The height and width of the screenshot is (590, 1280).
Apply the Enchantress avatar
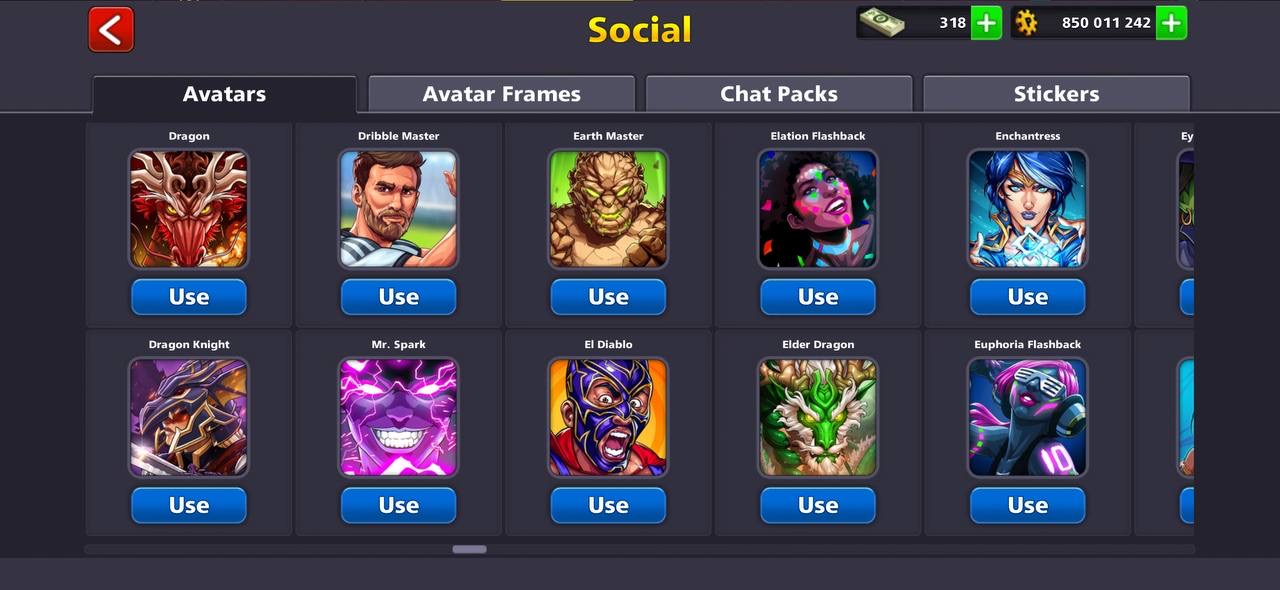click(1027, 297)
